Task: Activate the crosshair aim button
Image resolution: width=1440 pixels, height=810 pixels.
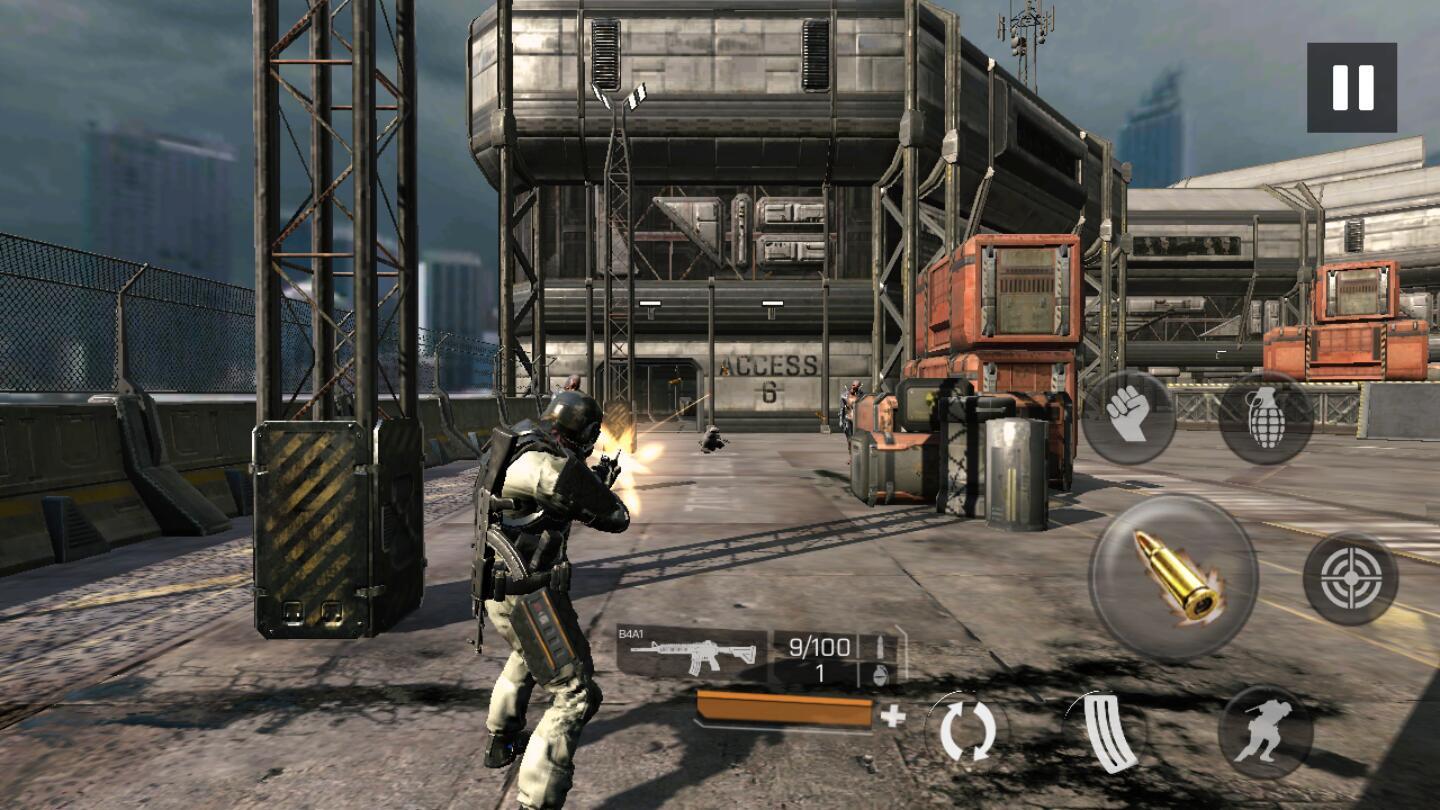Action: click(x=1350, y=578)
